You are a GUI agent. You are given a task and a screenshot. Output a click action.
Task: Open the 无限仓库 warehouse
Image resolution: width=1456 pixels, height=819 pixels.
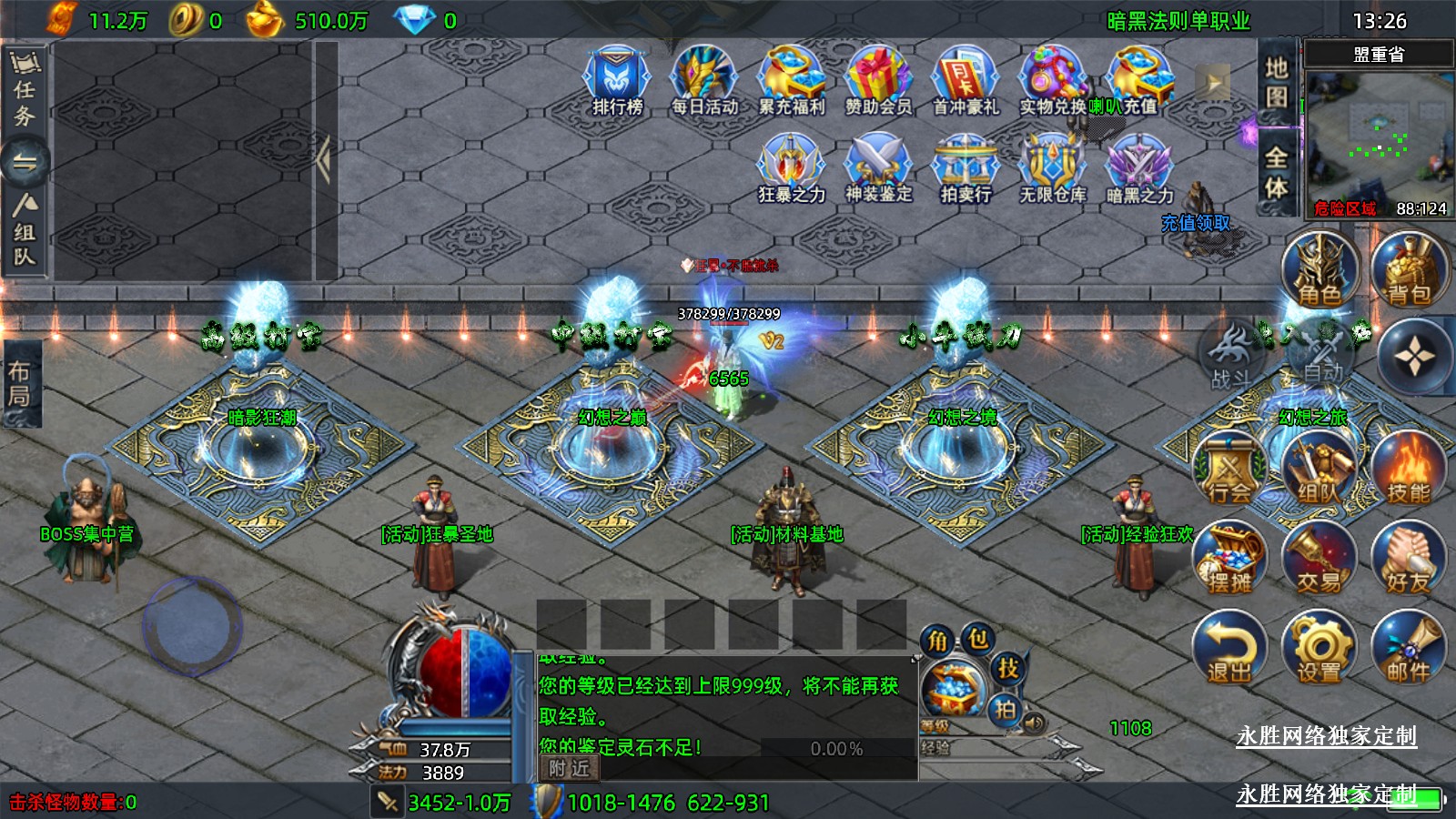point(1053,167)
